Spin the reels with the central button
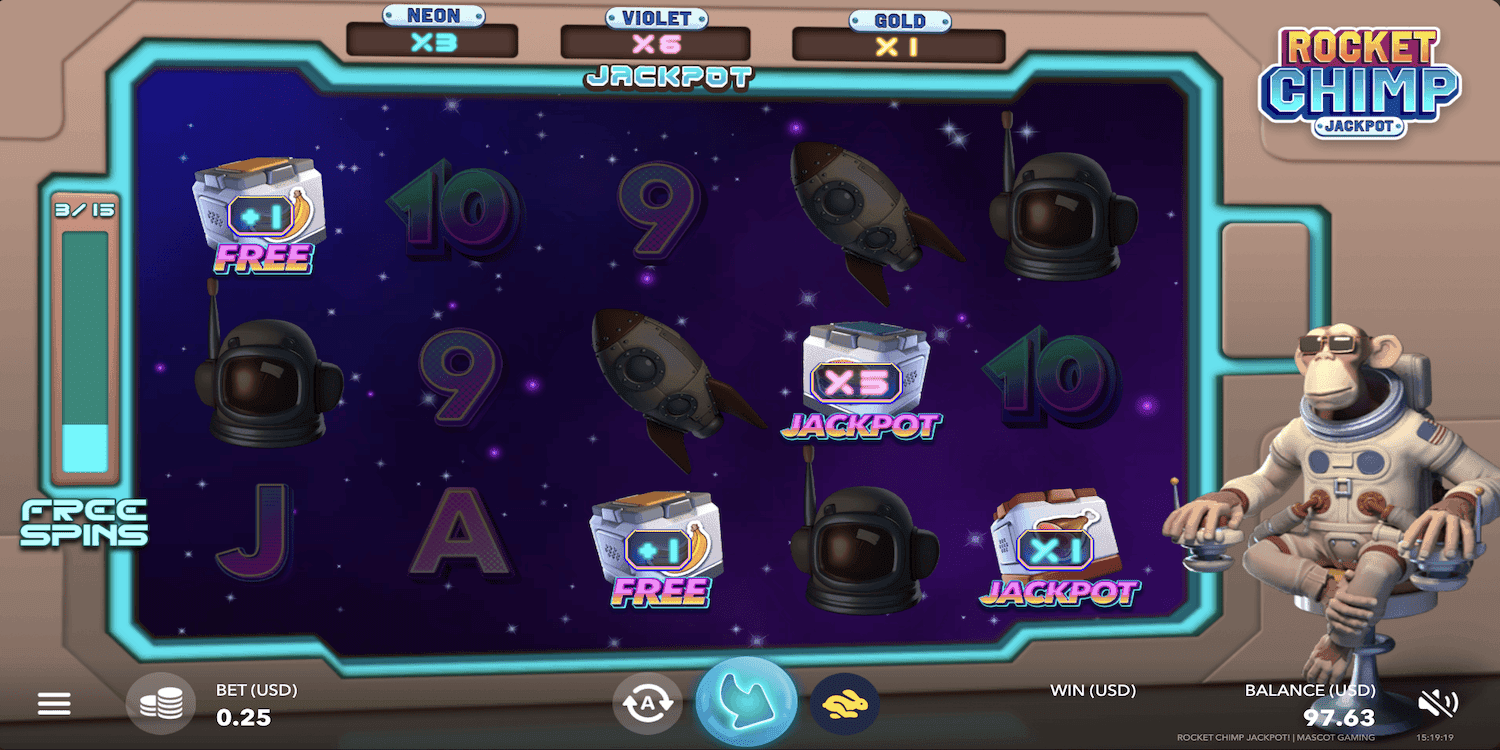Viewport: 1500px width, 750px height. tap(745, 703)
